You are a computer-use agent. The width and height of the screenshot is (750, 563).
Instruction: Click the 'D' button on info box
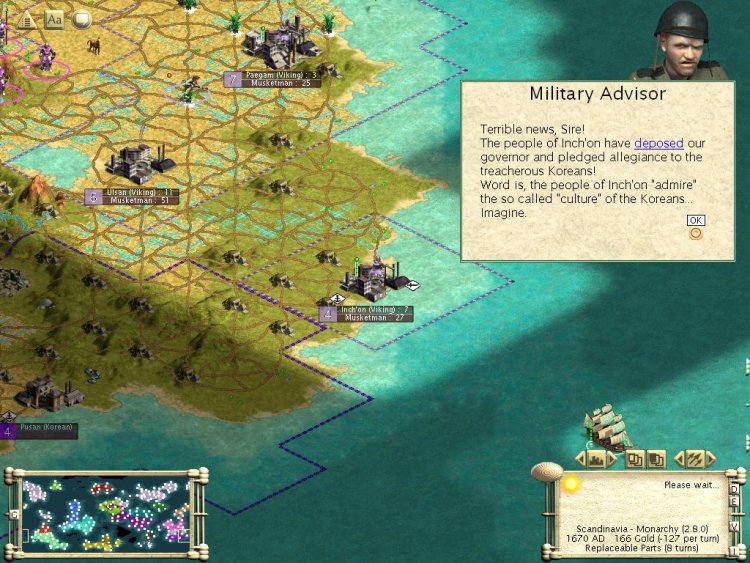[734, 489]
